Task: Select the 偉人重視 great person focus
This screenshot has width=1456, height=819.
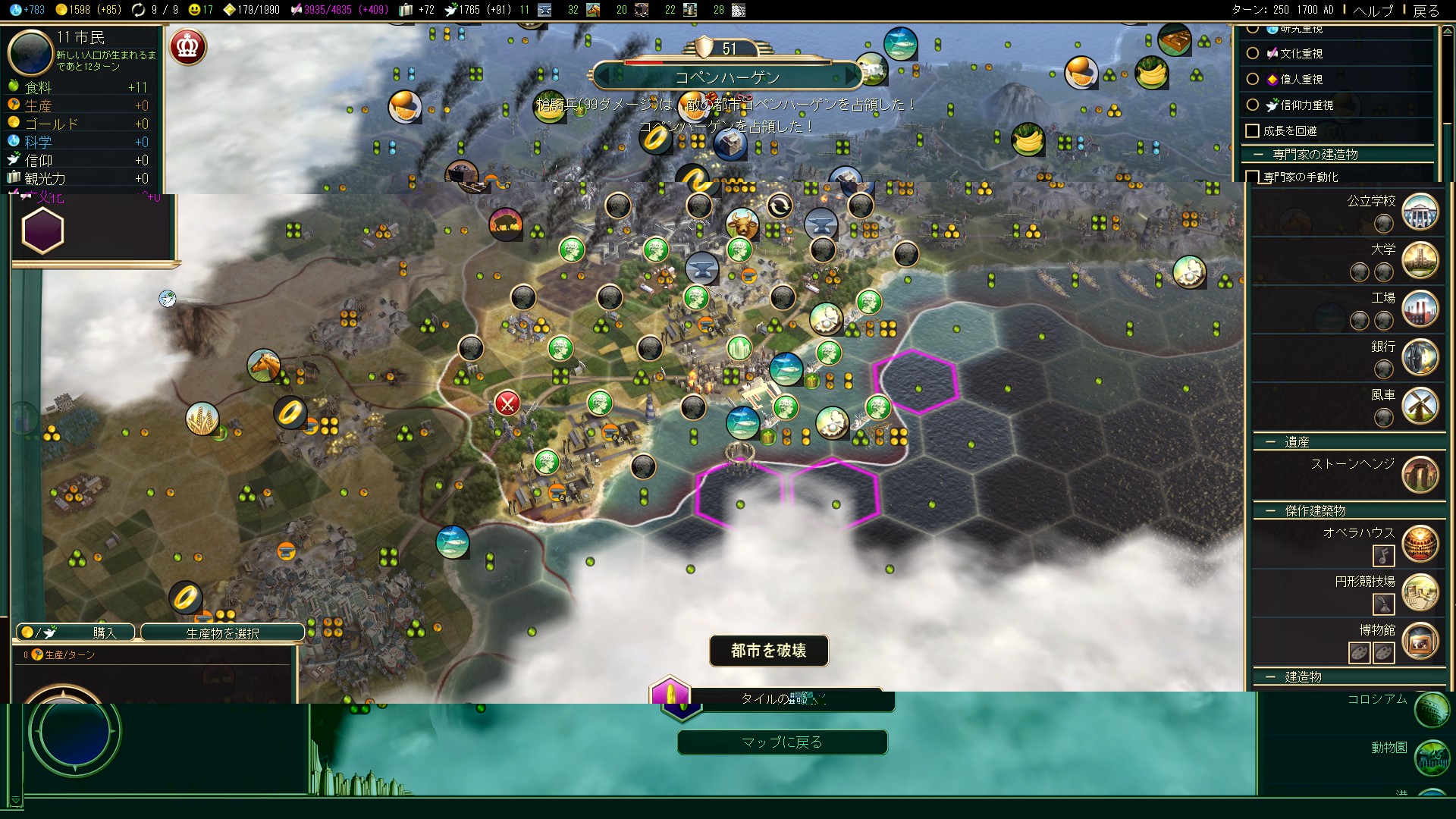Action: tap(1253, 80)
